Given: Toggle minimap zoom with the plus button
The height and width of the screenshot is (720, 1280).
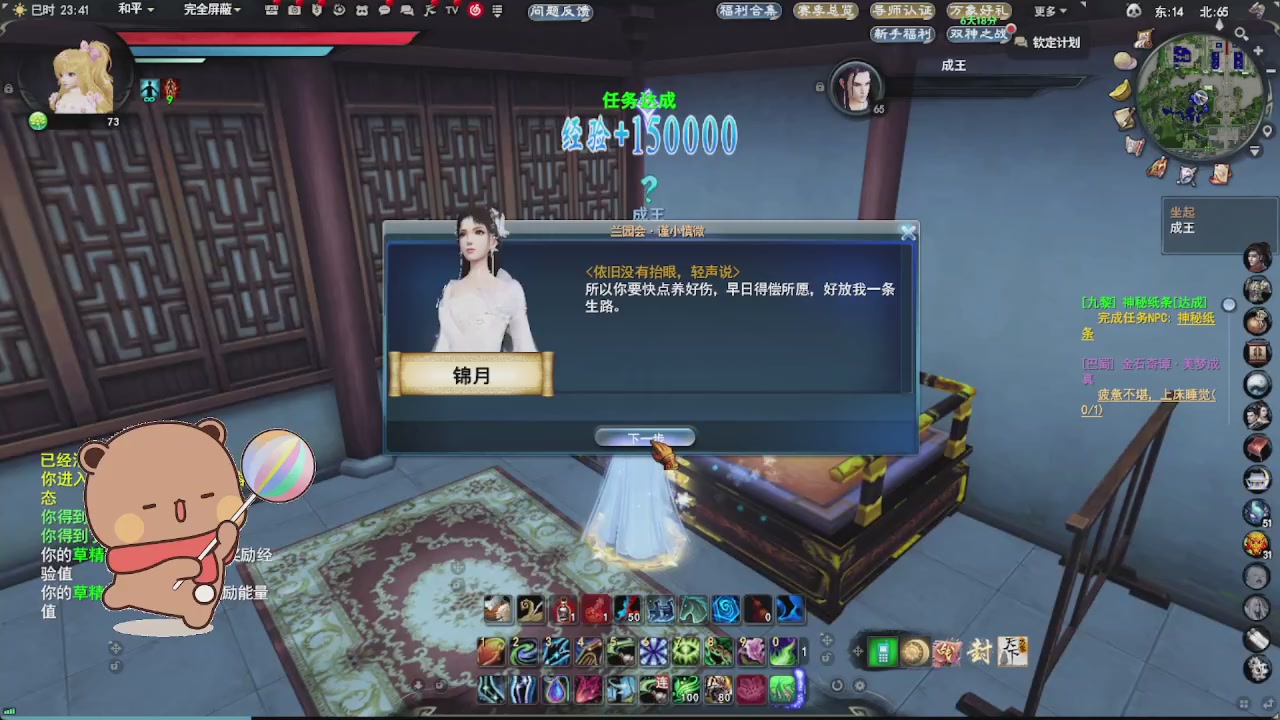Looking at the screenshot, I should (1258, 50).
